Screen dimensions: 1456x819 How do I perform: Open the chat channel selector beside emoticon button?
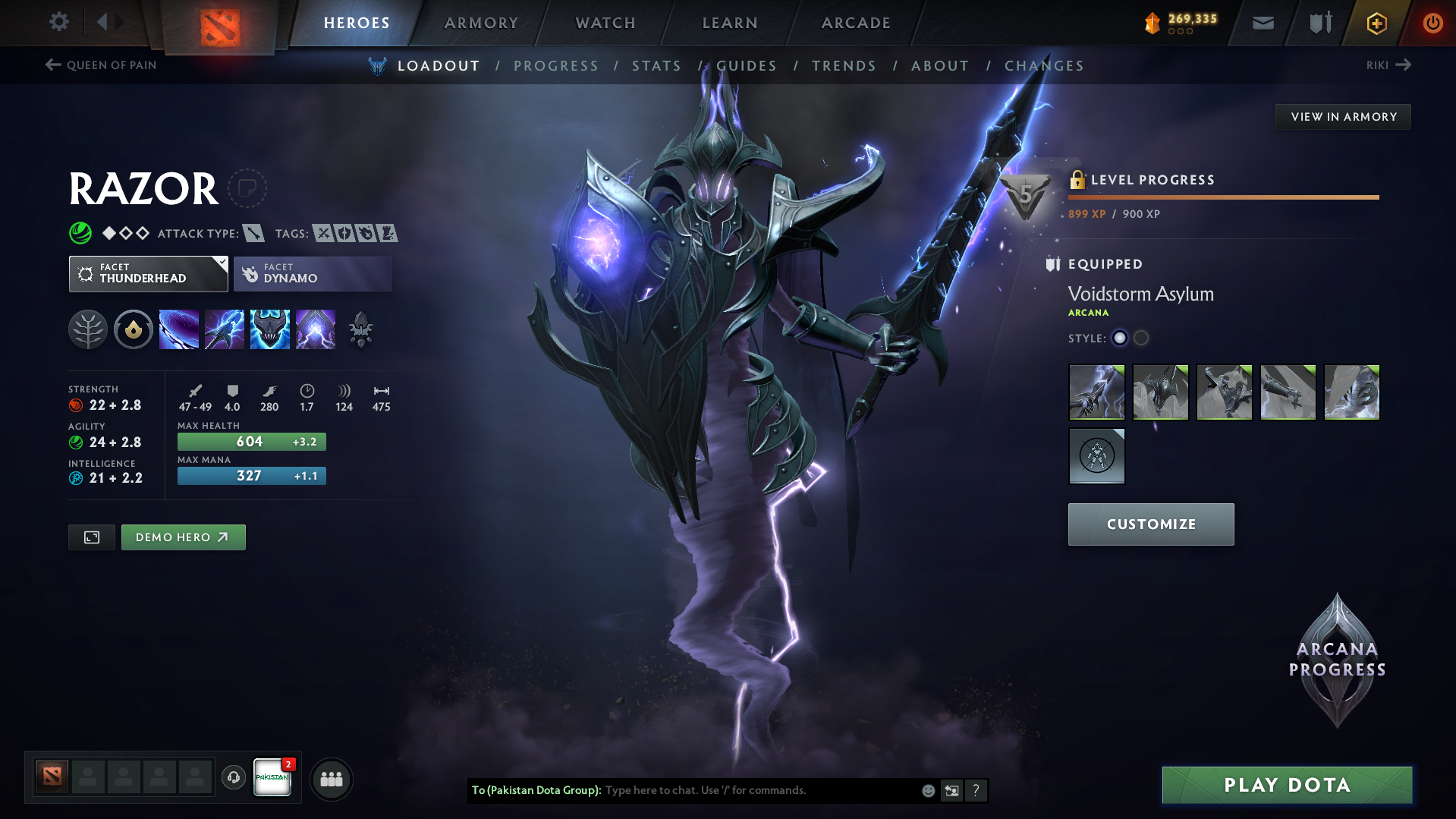[x=952, y=790]
